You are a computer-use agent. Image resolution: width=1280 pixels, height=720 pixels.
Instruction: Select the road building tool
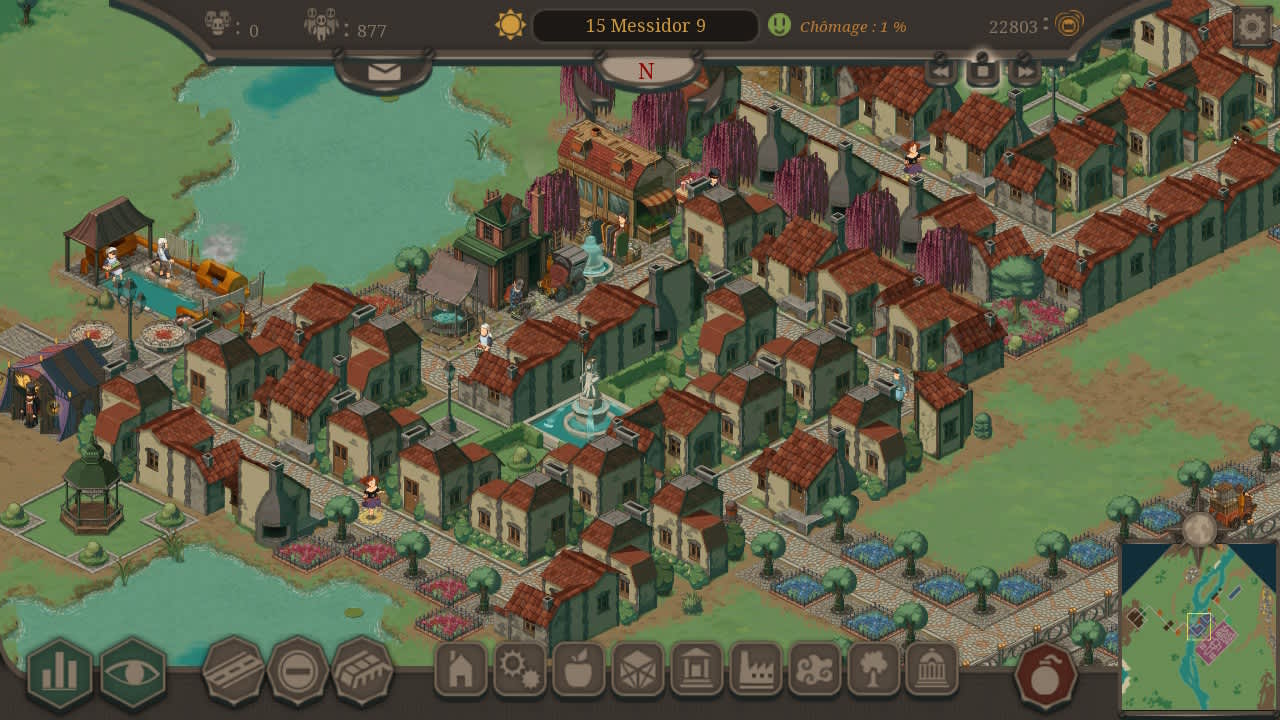[x=233, y=671]
